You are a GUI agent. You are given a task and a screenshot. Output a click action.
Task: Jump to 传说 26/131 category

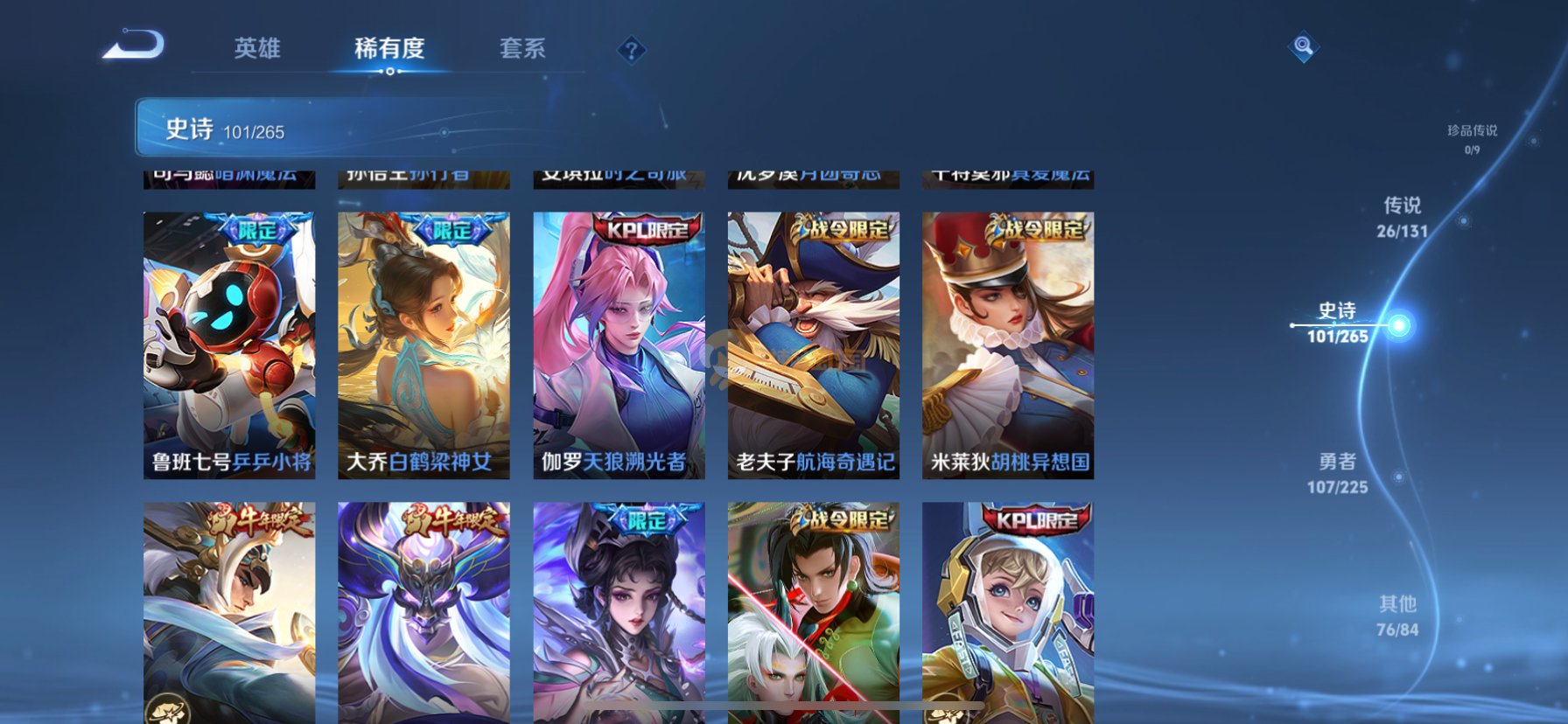[1402, 217]
